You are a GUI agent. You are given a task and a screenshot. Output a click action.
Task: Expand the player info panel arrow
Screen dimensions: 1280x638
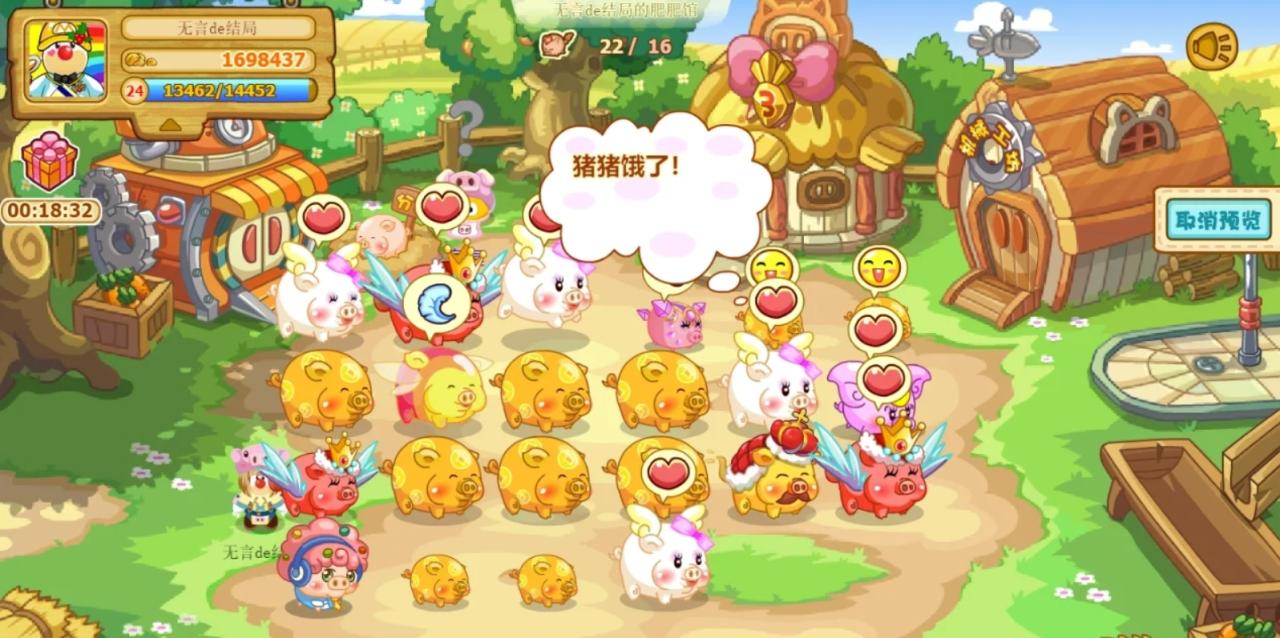click(x=171, y=124)
